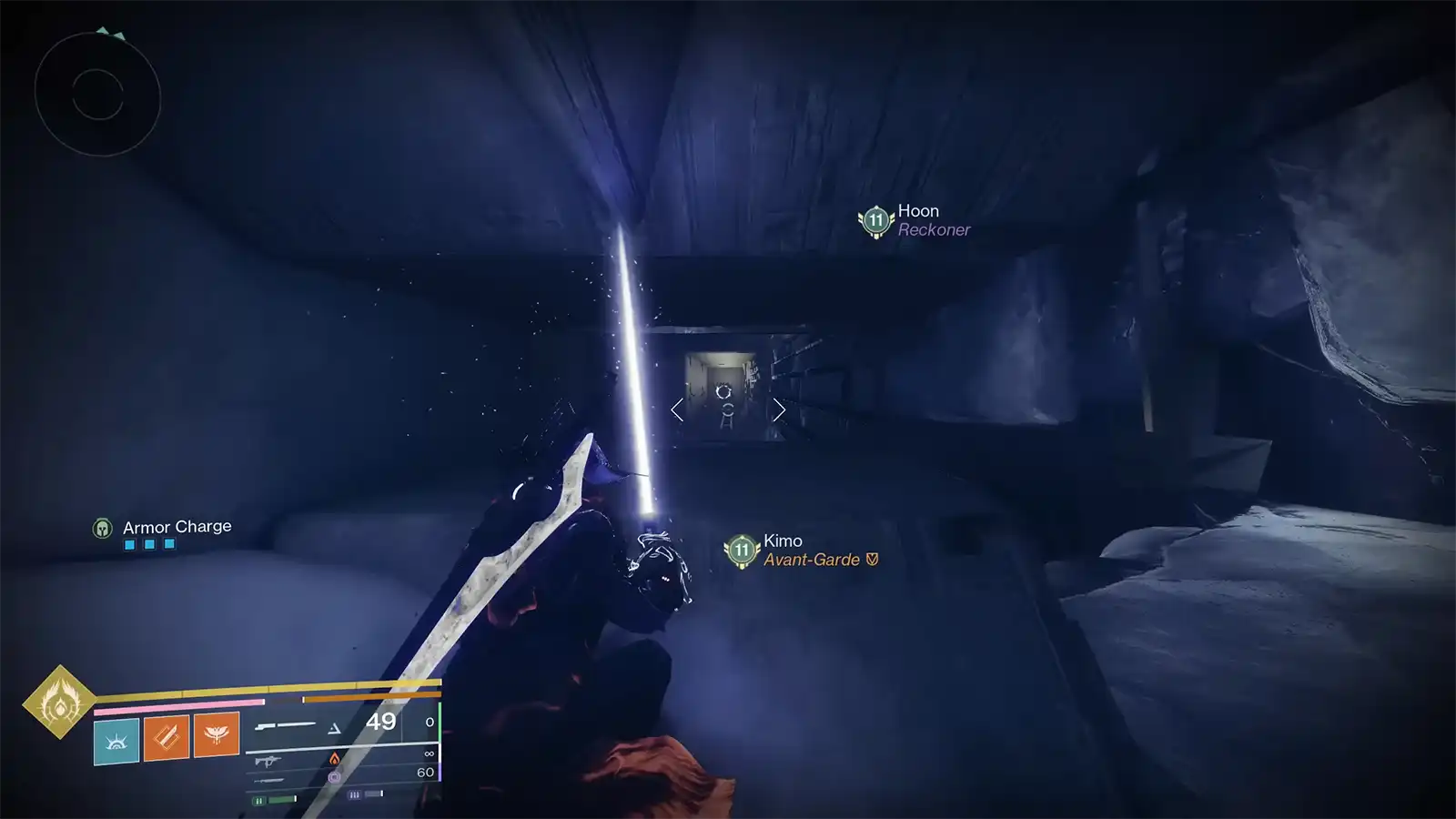Click the blue class ability icon
1456x819 pixels.
click(116, 739)
